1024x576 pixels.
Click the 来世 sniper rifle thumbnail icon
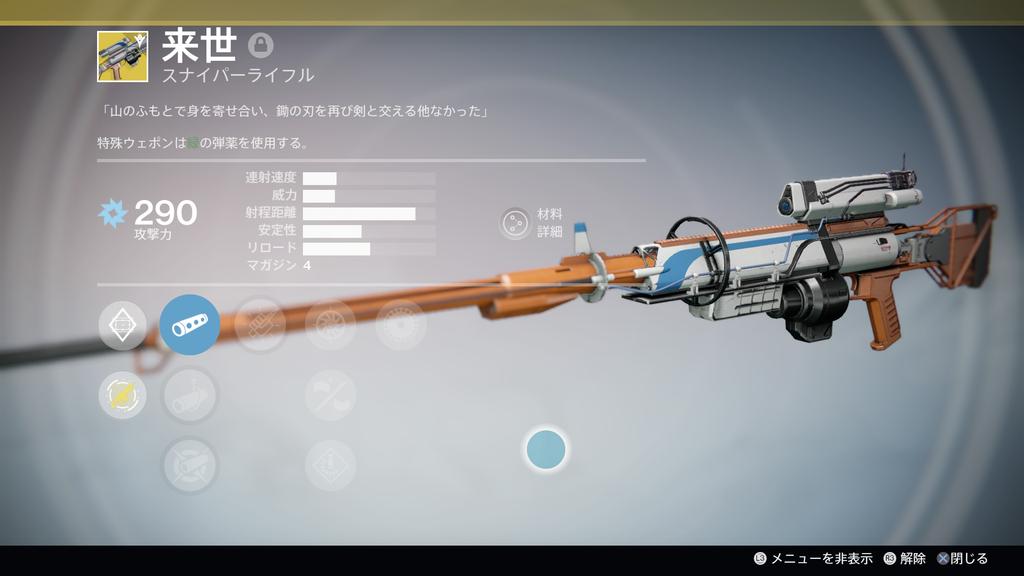tap(123, 56)
